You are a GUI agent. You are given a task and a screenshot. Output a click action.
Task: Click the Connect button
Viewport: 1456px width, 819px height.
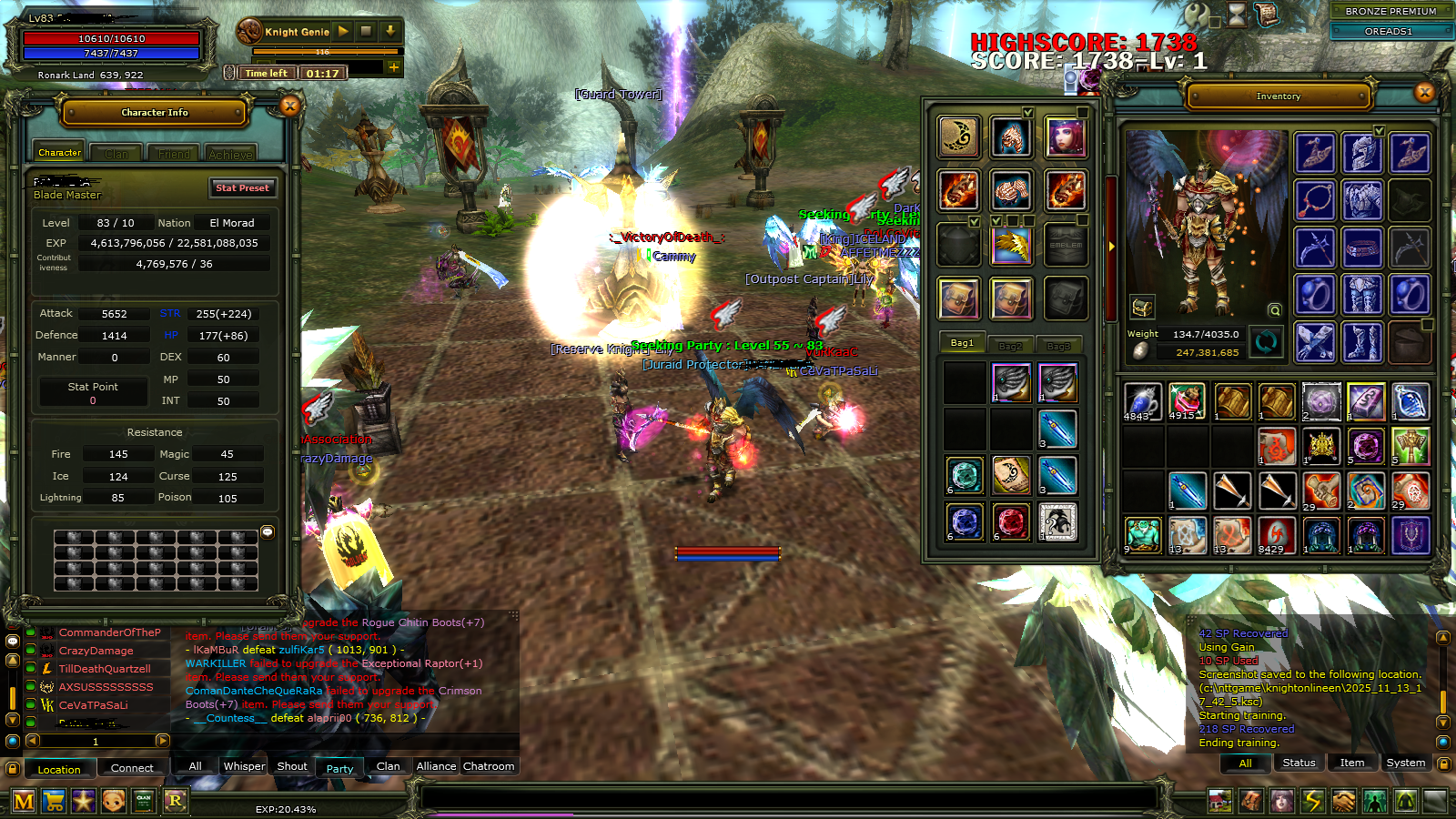132,768
